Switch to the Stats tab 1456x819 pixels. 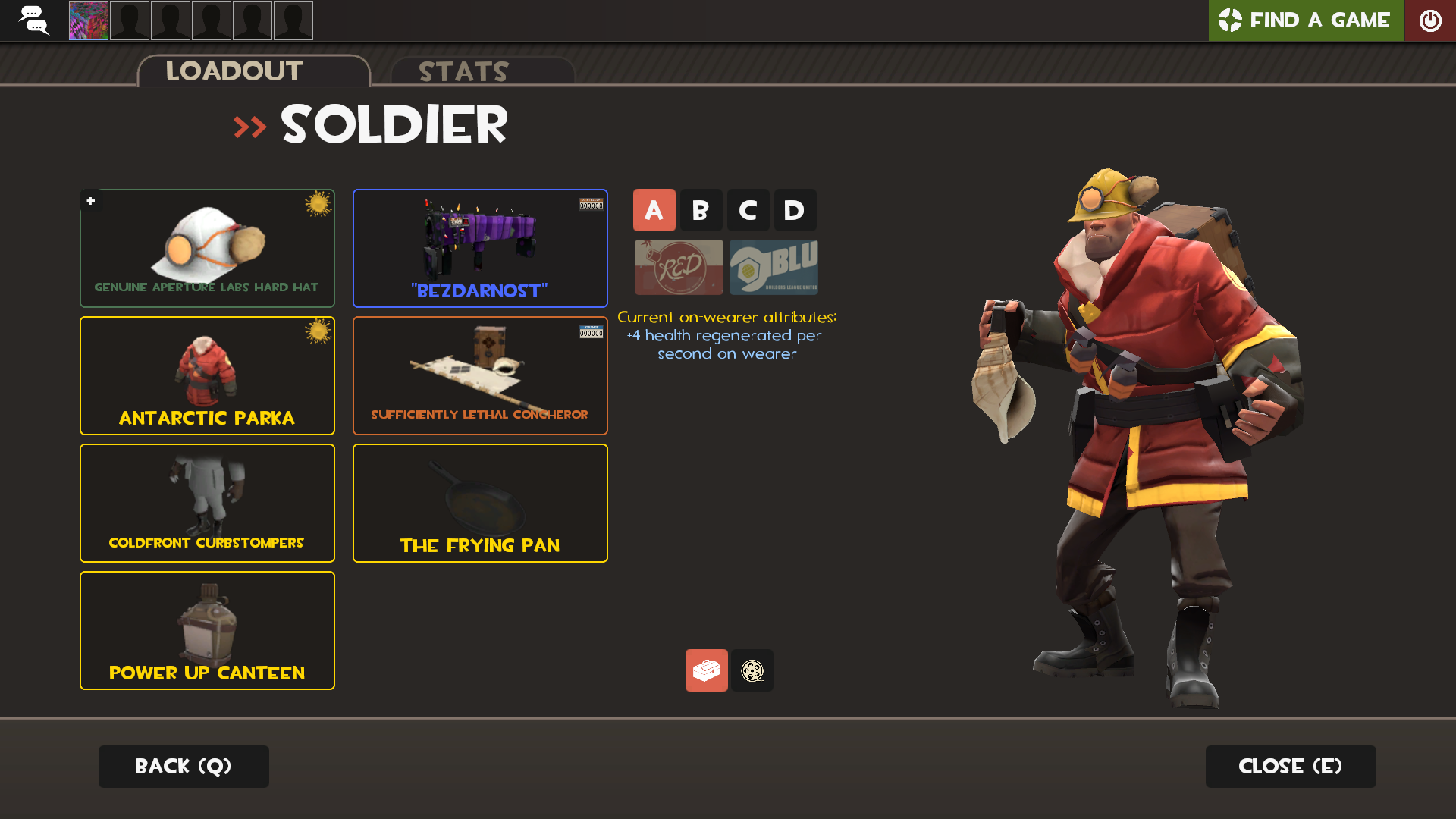(463, 72)
